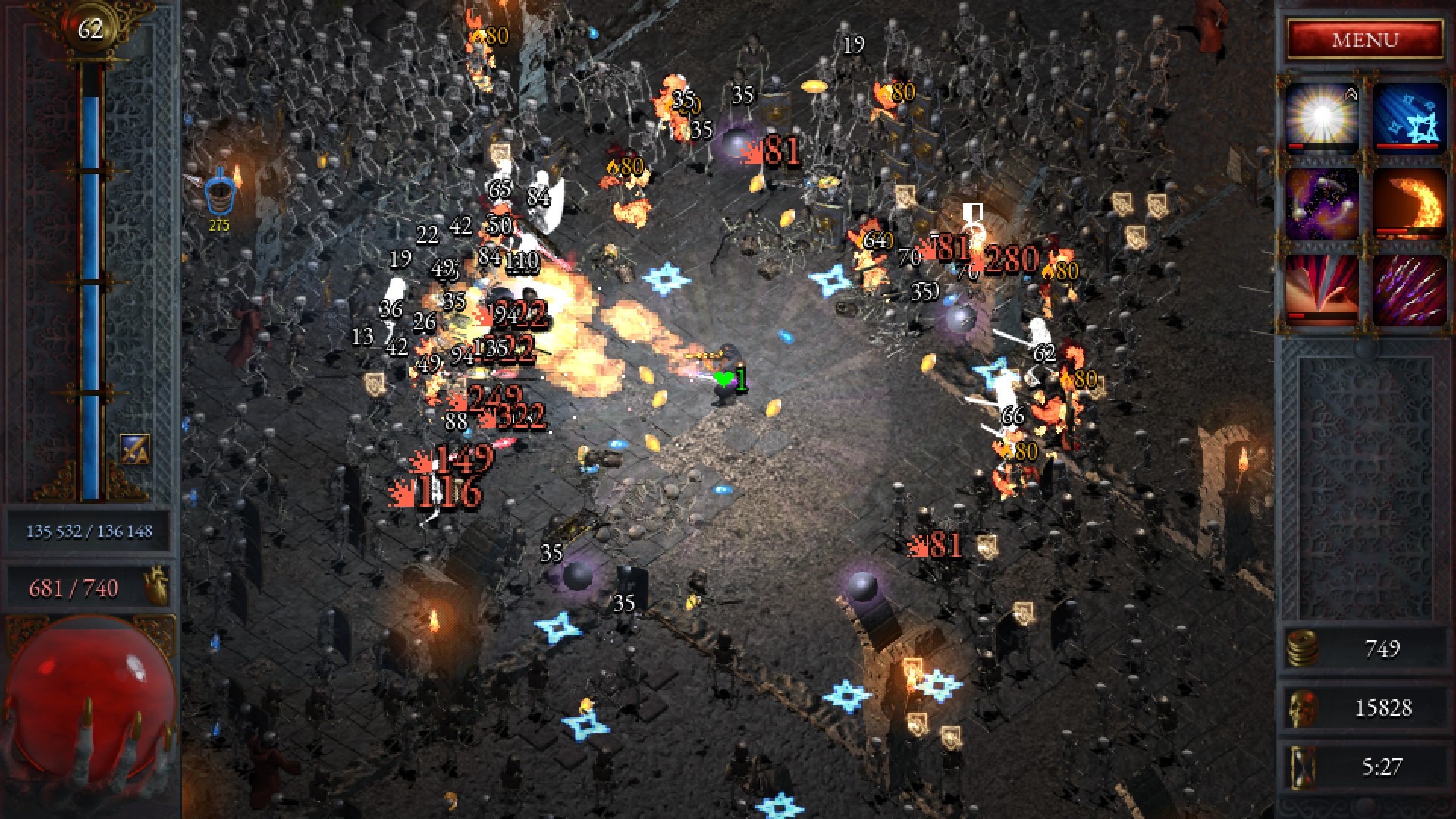
Task: Toggle the sword auto-attack icon
Action: (x=135, y=449)
